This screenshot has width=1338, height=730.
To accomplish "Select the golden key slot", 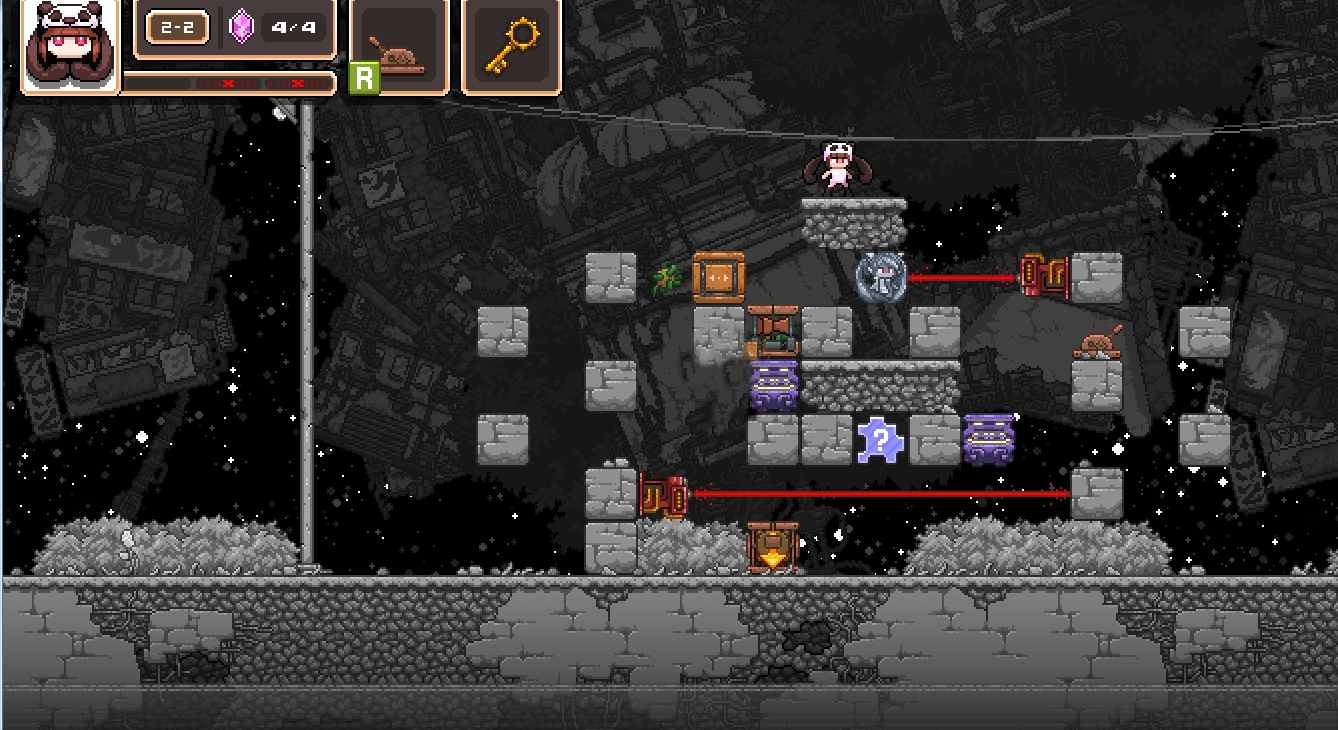I will tap(511, 47).
